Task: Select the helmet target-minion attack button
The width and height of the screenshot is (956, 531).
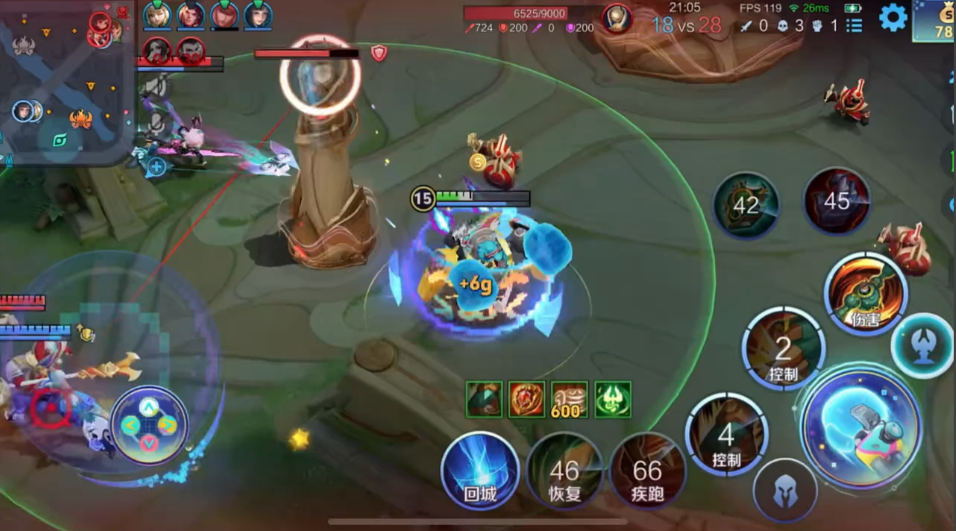Action: pos(785,490)
